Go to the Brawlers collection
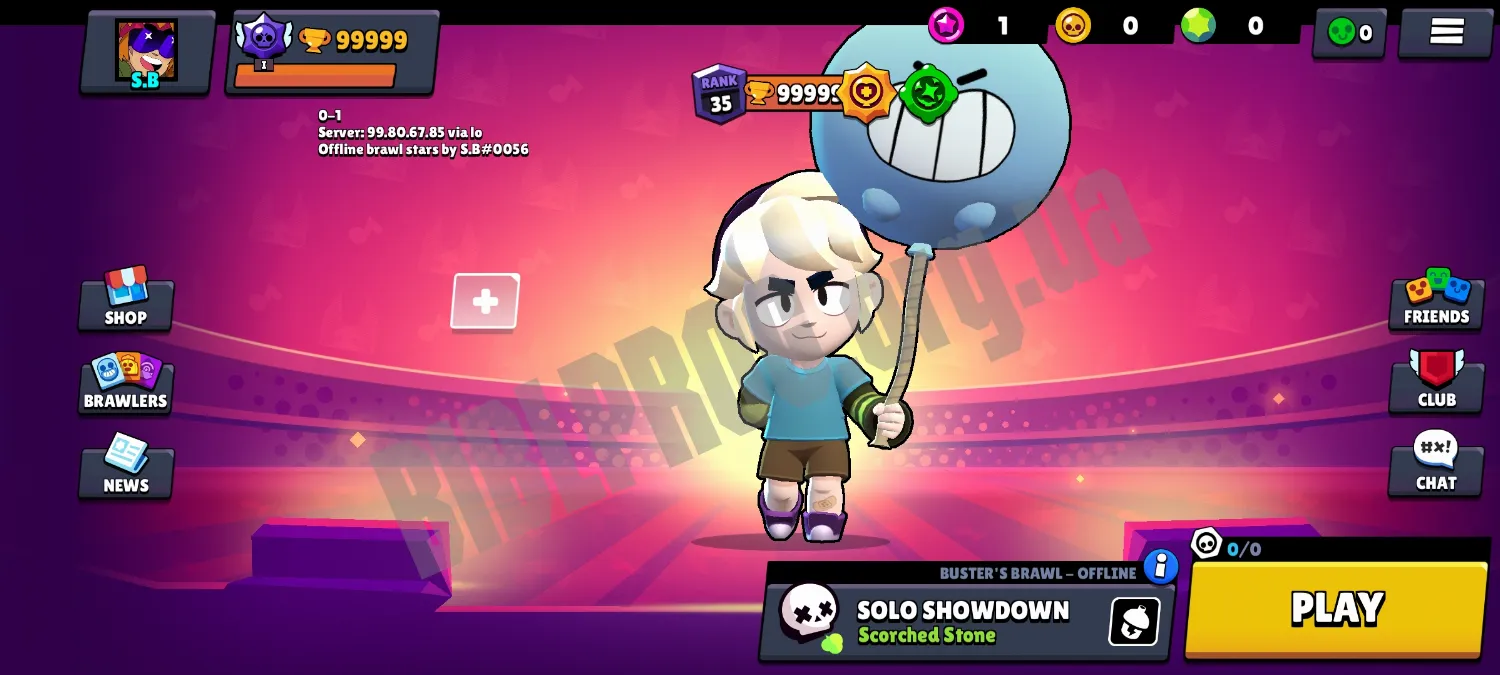The image size is (1500, 675). click(126, 382)
